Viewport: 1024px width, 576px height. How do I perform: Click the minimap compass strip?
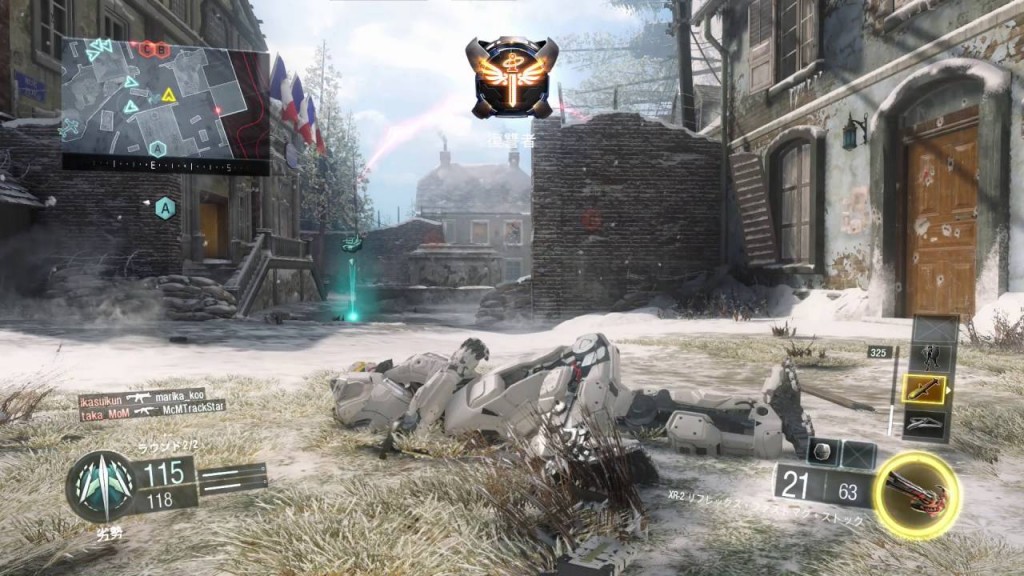[x=165, y=166]
